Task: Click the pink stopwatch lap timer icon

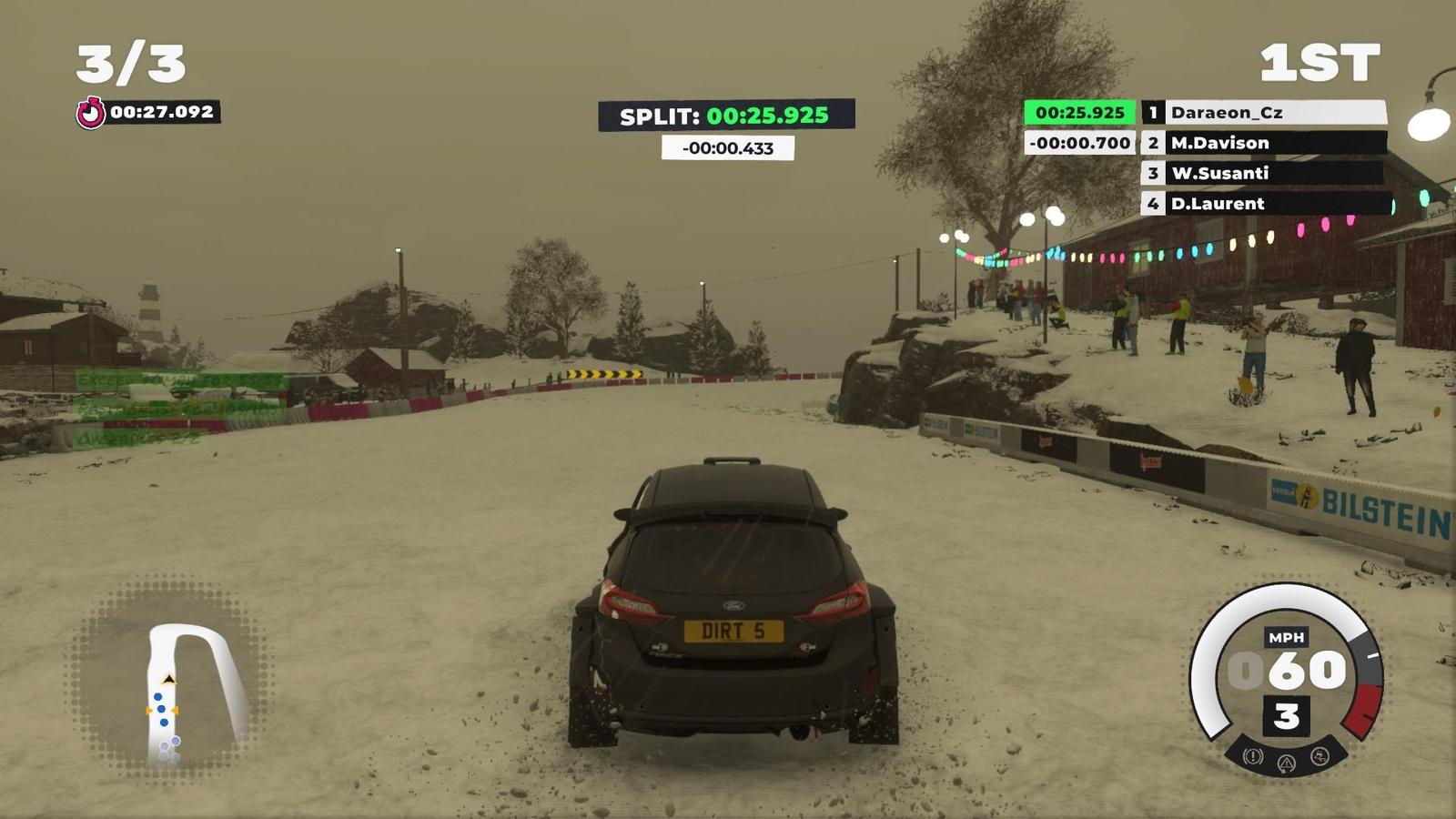Action: pos(90,113)
